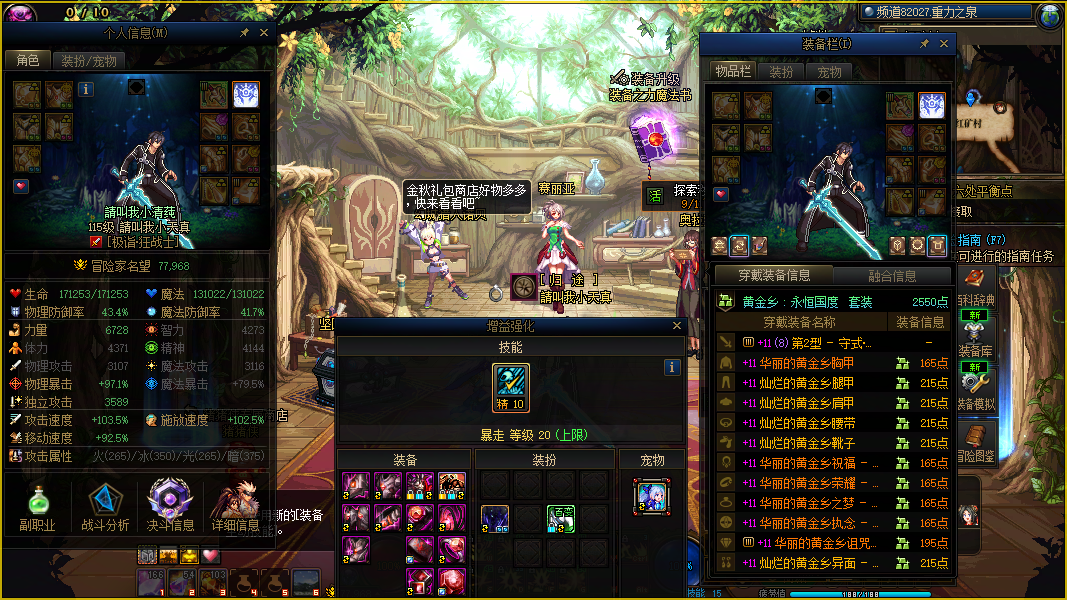Image resolution: width=1067 pixels, height=600 pixels.
Task: Switch to the 装扮 tab in the equipment window
Action: [x=781, y=72]
